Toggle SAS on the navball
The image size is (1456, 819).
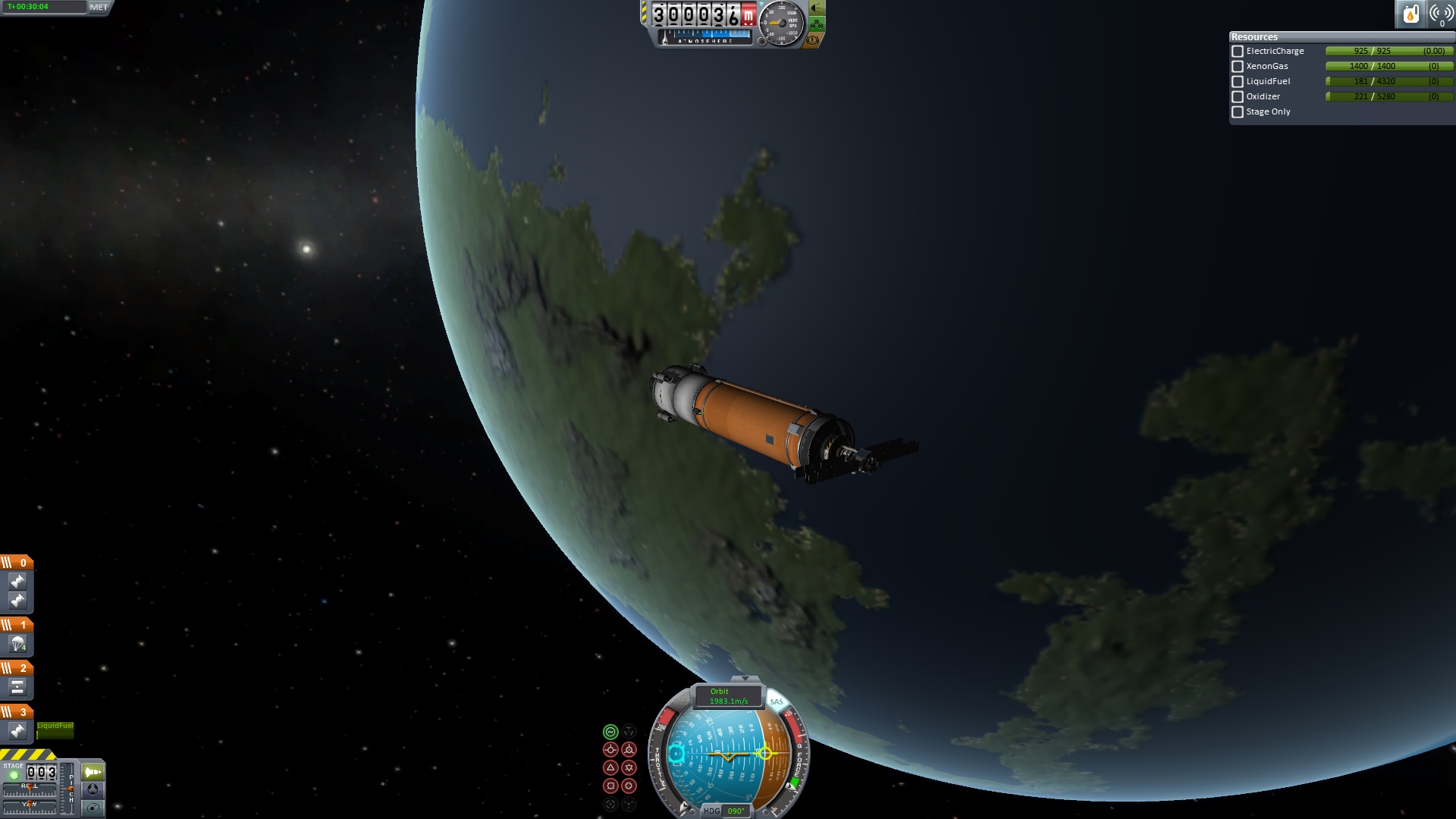point(777,701)
